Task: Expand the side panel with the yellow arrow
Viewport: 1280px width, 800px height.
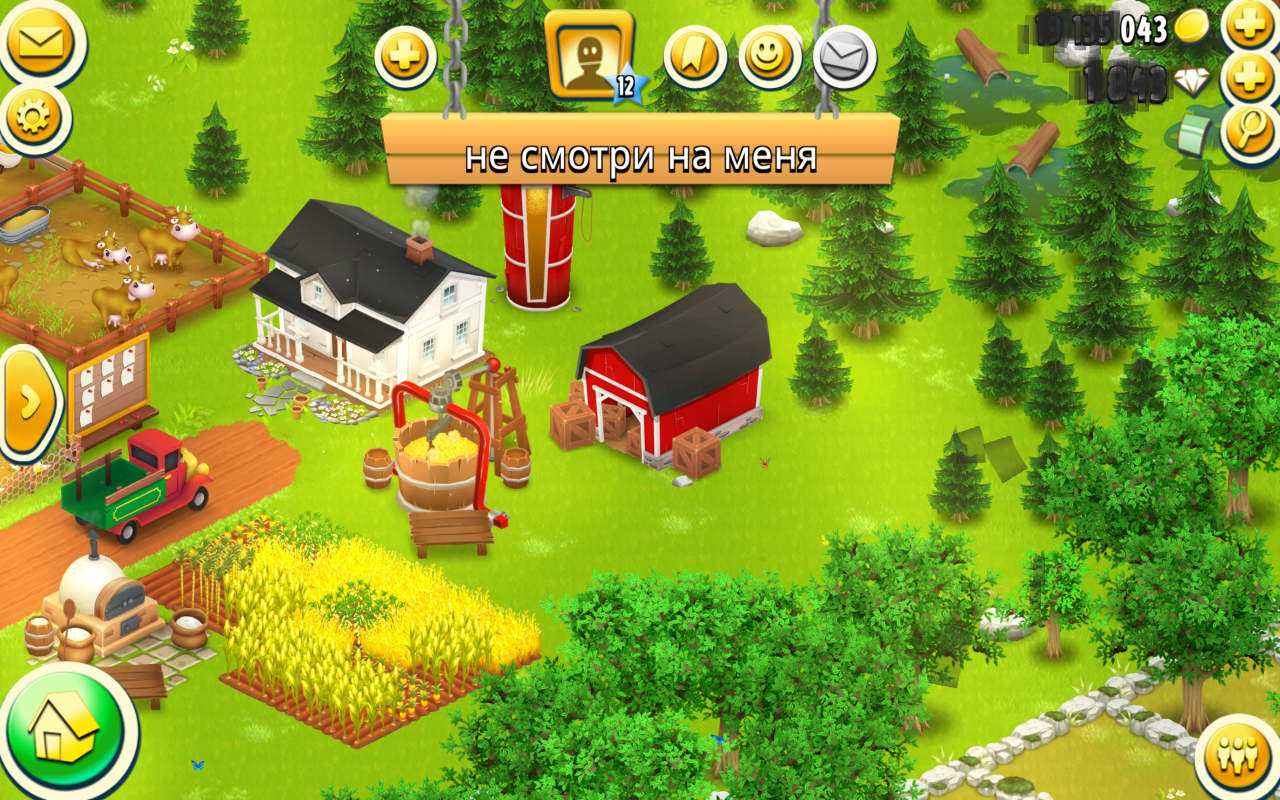Action: [28, 402]
